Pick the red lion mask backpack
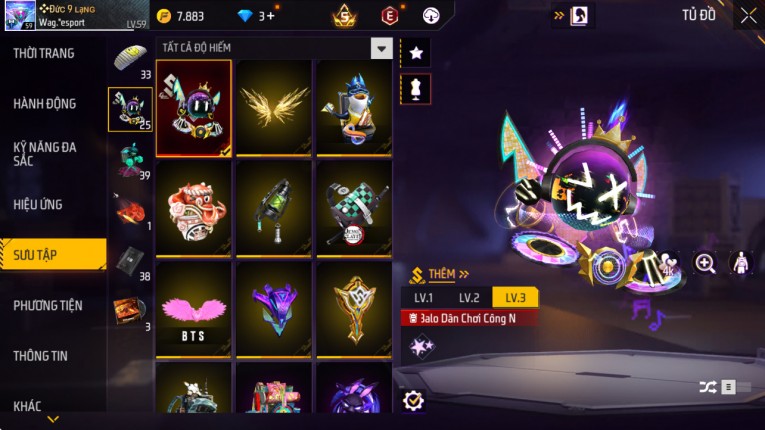The height and width of the screenshot is (430, 765). point(193,209)
